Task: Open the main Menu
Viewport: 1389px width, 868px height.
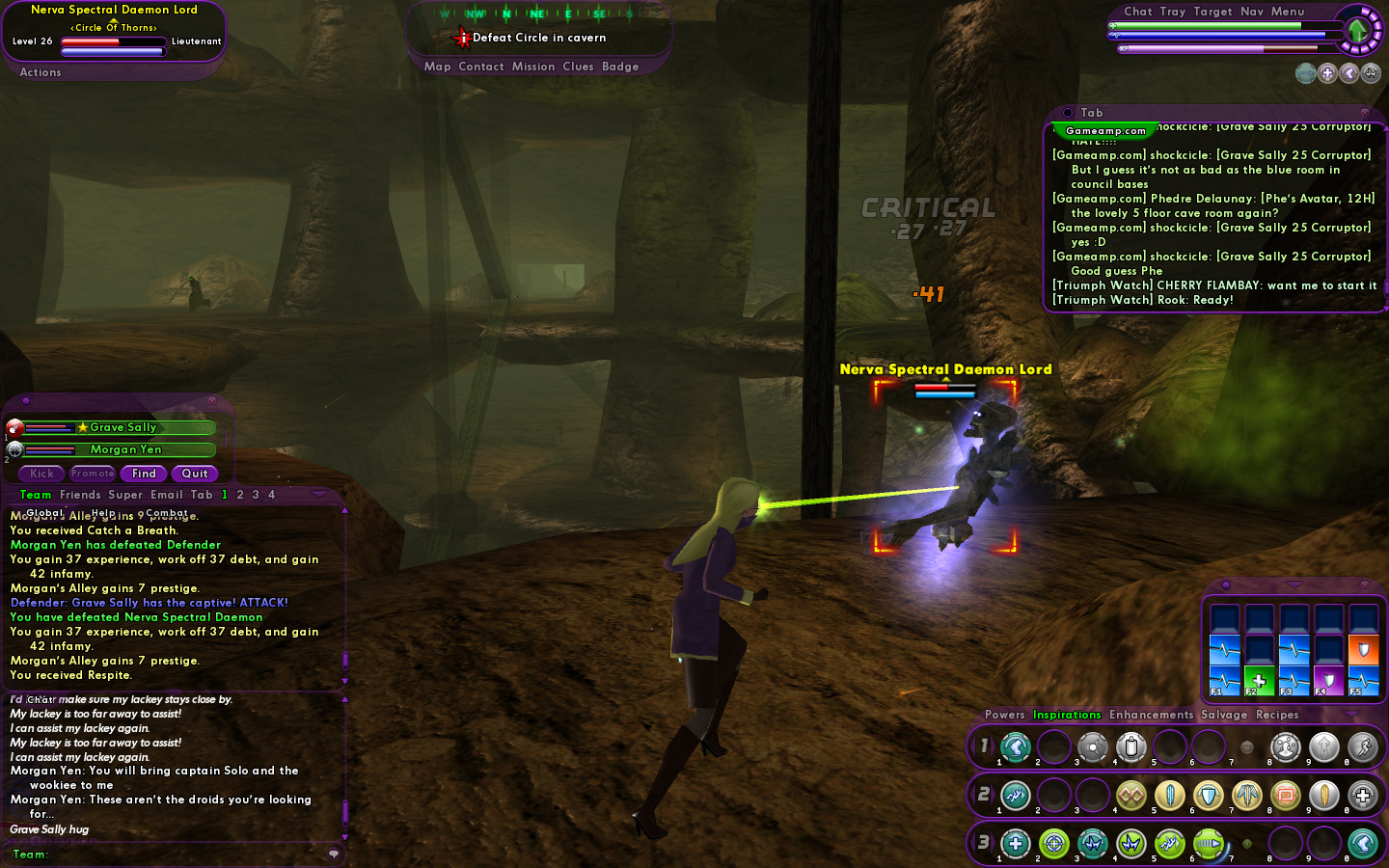Action: (x=1288, y=12)
